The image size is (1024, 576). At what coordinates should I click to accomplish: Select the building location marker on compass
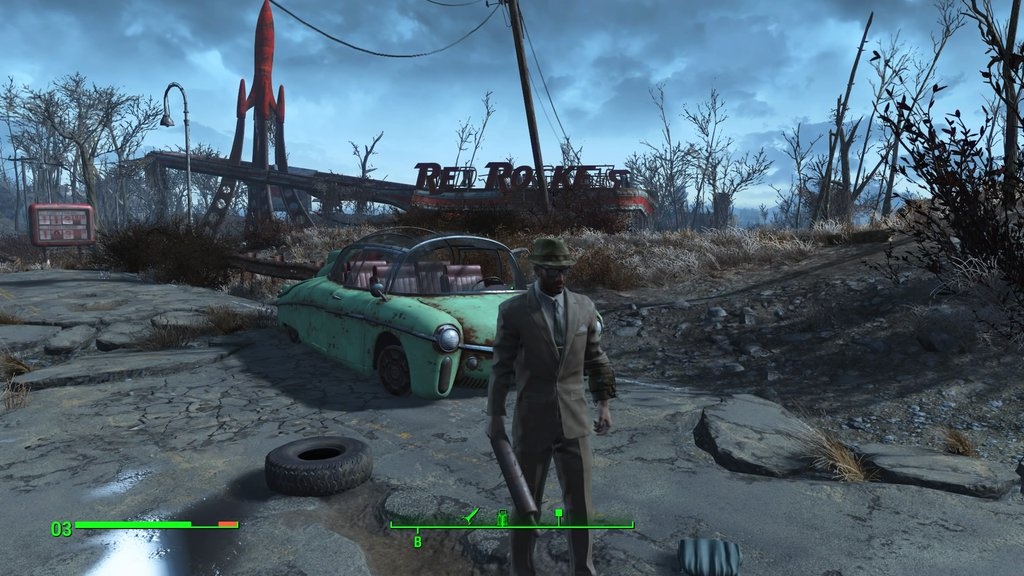click(502, 517)
